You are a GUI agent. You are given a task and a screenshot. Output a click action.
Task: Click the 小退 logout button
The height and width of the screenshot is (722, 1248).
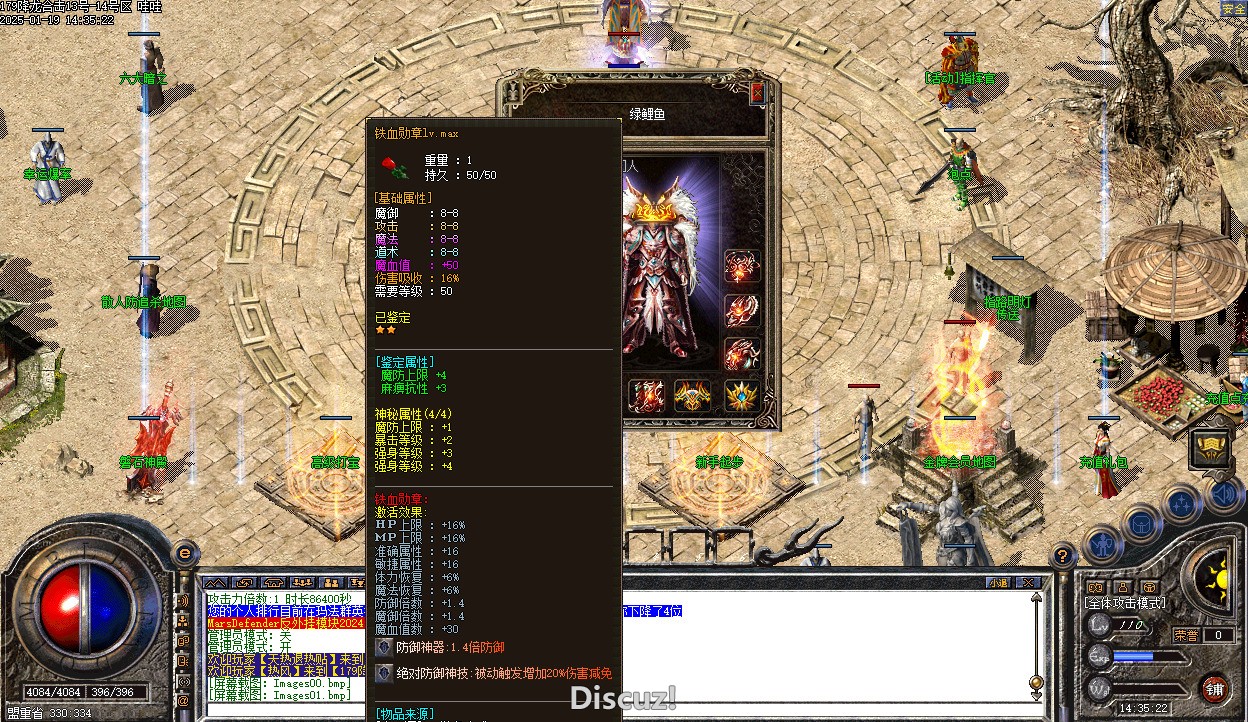click(x=997, y=582)
